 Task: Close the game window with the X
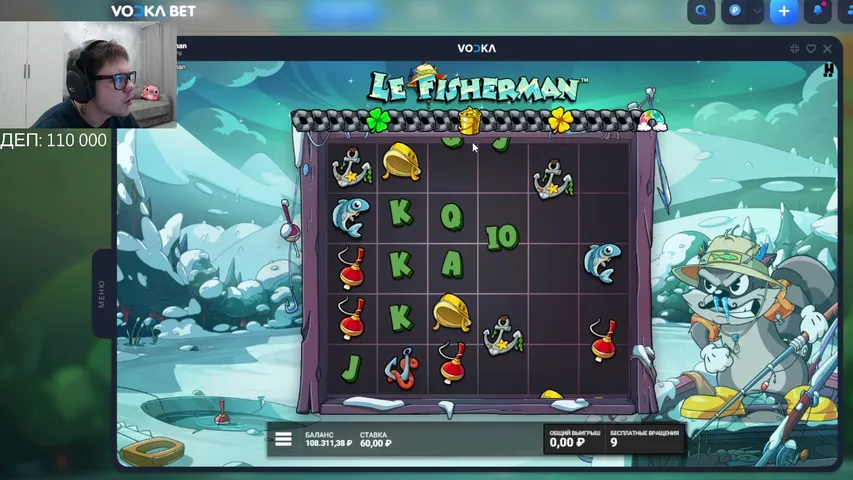pyautogui.click(x=827, y=48)
